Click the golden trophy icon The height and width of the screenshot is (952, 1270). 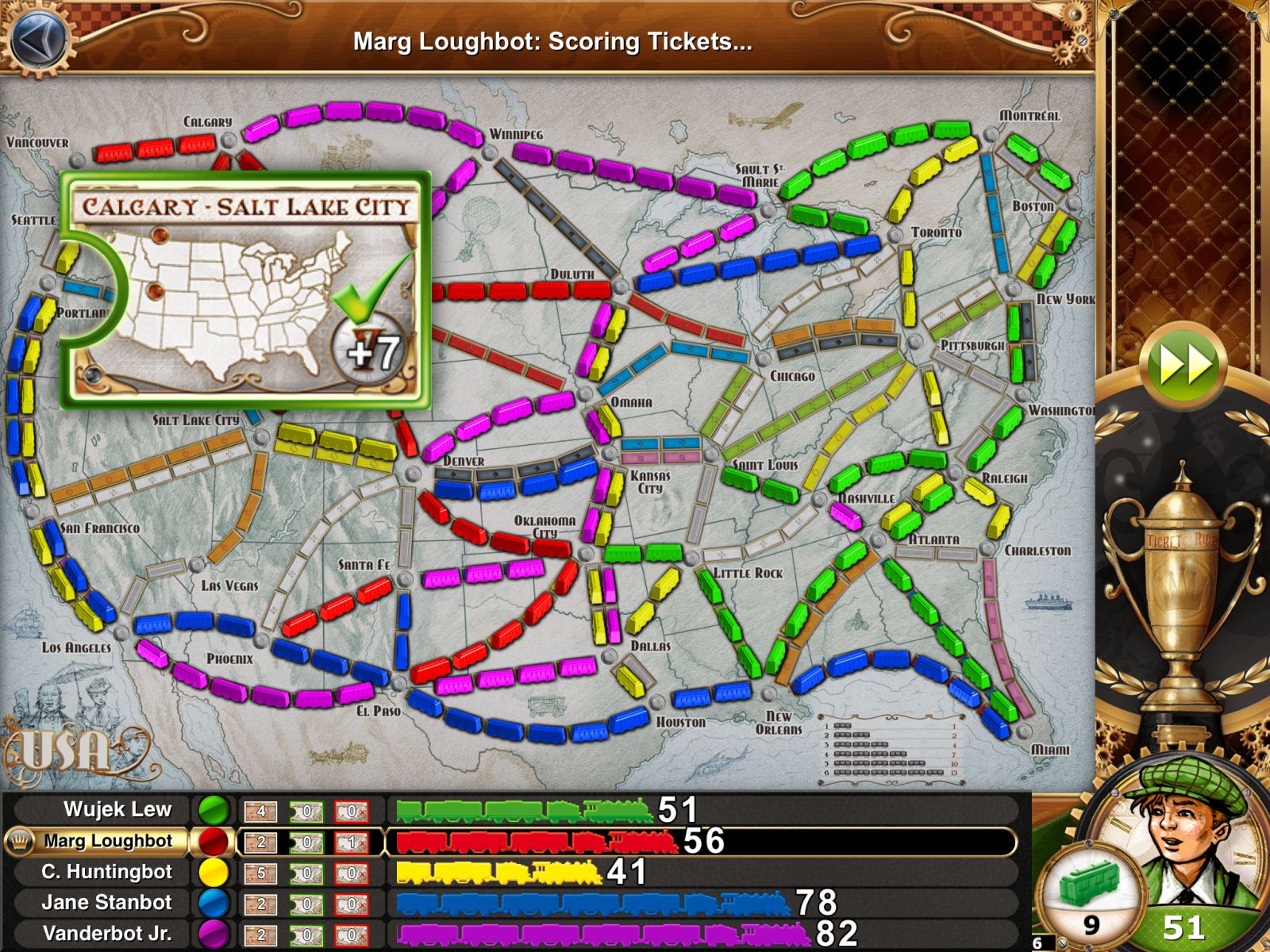[x=1180, y=579]
